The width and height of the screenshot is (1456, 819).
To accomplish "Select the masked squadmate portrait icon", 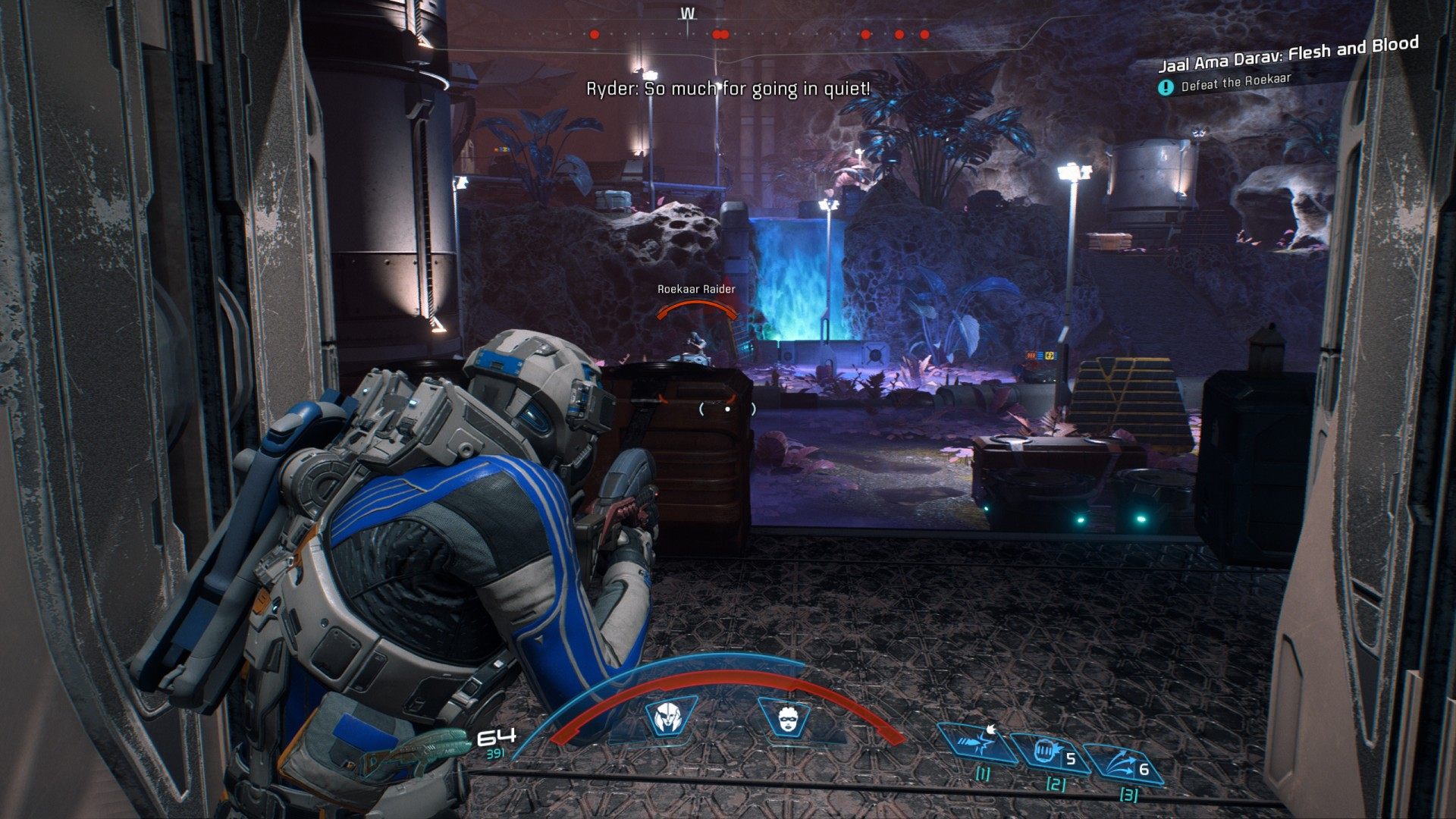I will point(786,717).
